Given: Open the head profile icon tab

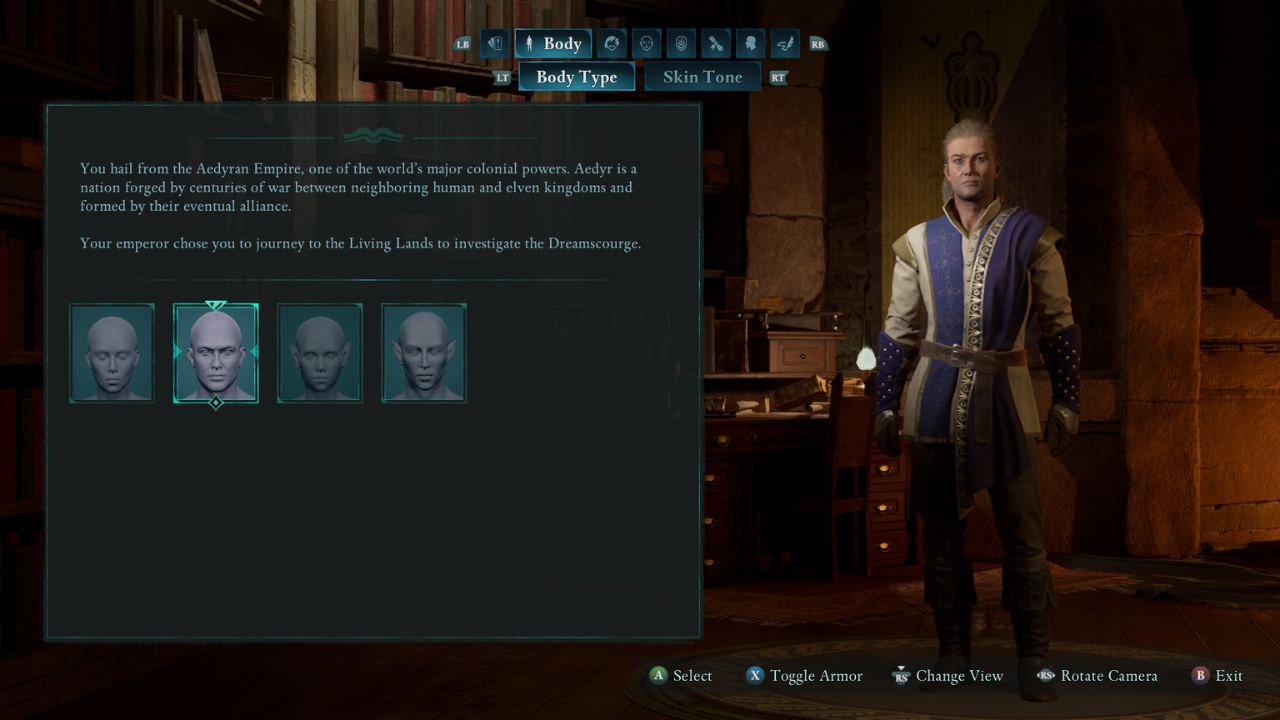Looking at the screenshot, I should pos(750,44).
